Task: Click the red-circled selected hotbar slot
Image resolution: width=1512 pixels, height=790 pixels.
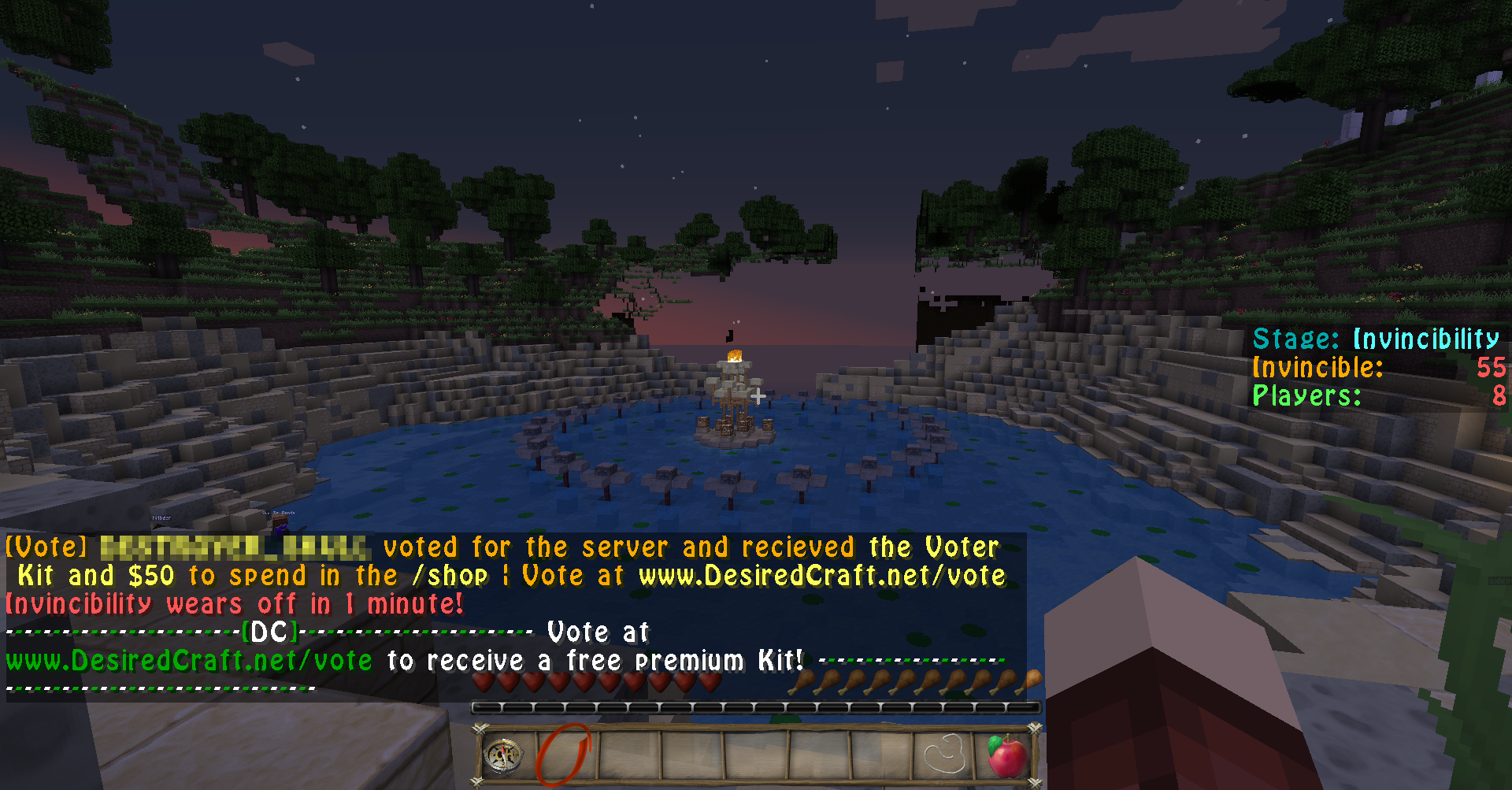Action: click(565, 756)
